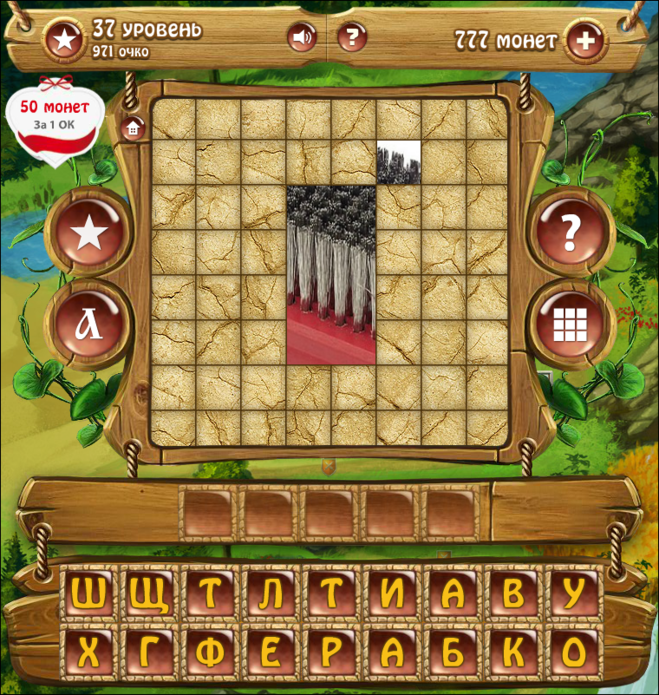Go home via the small house icon
The height and width of the screenshot is (695, 659).
[x=132, y=127]
